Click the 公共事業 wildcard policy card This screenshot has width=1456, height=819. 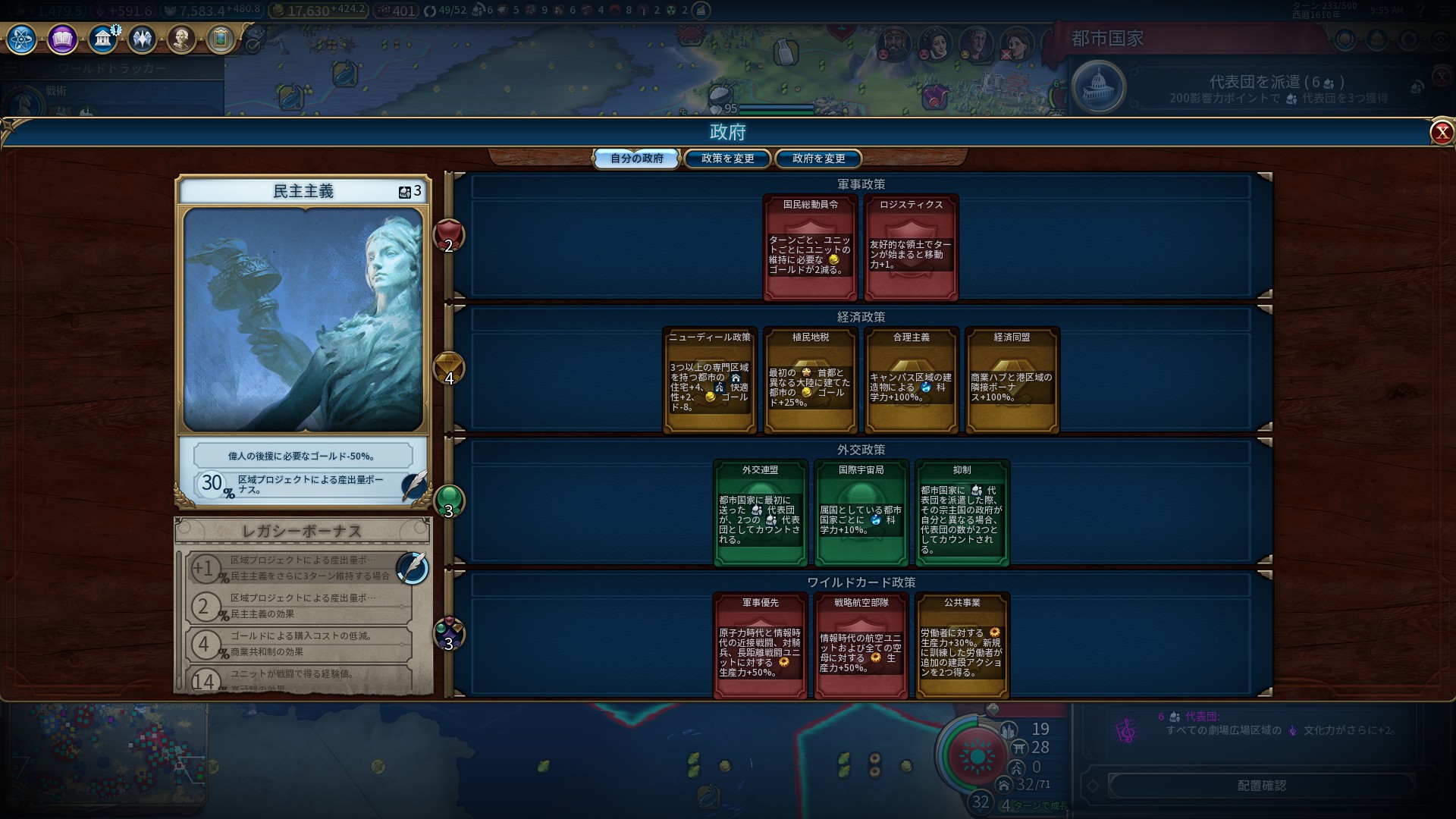962,645
